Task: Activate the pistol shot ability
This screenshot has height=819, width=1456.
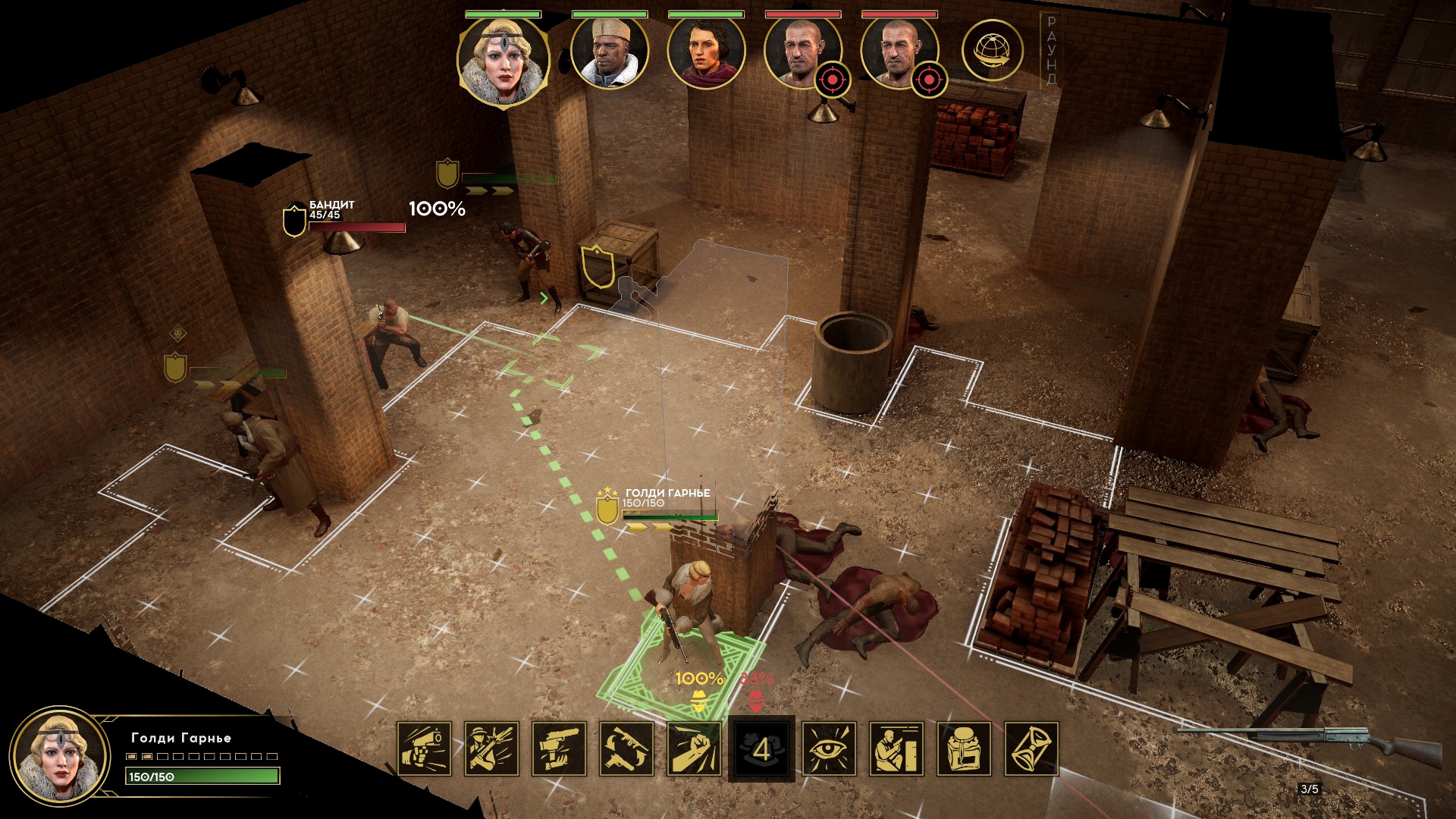Action: tap(424, 749)
